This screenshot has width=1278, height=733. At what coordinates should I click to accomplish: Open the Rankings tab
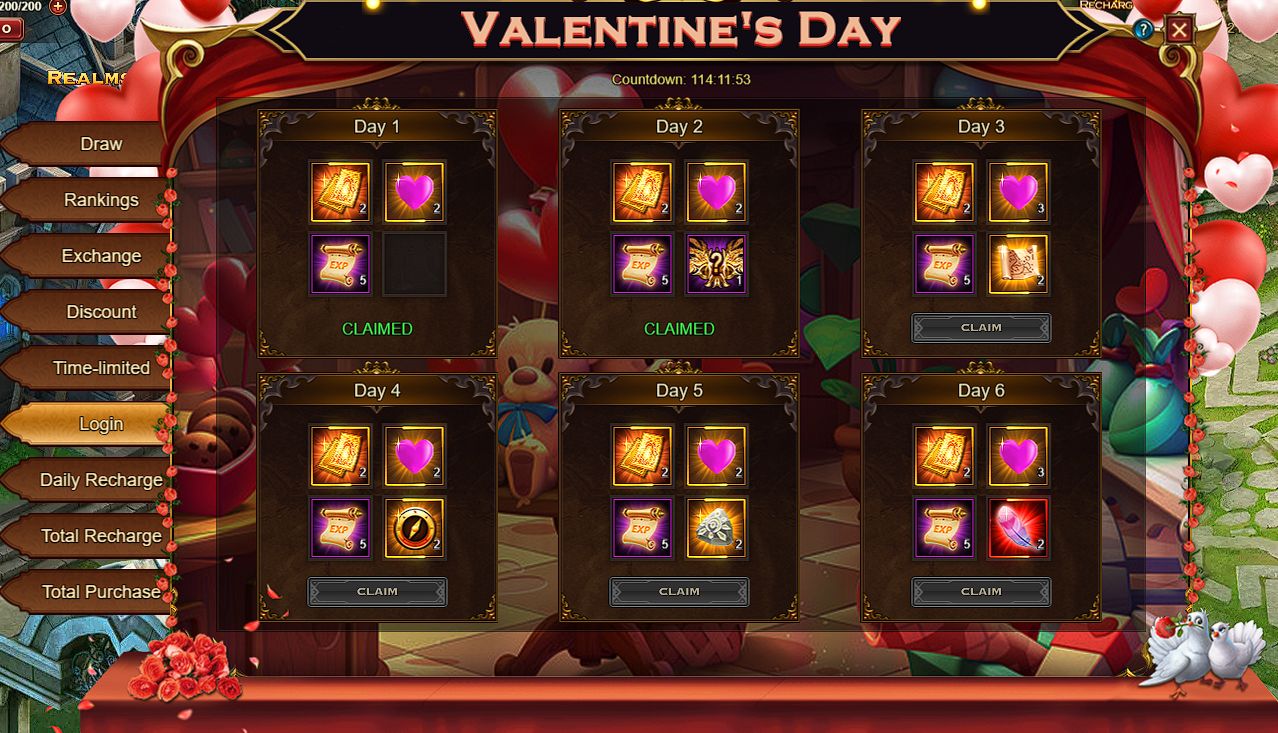pyautogui.click(x=100, y=200)
